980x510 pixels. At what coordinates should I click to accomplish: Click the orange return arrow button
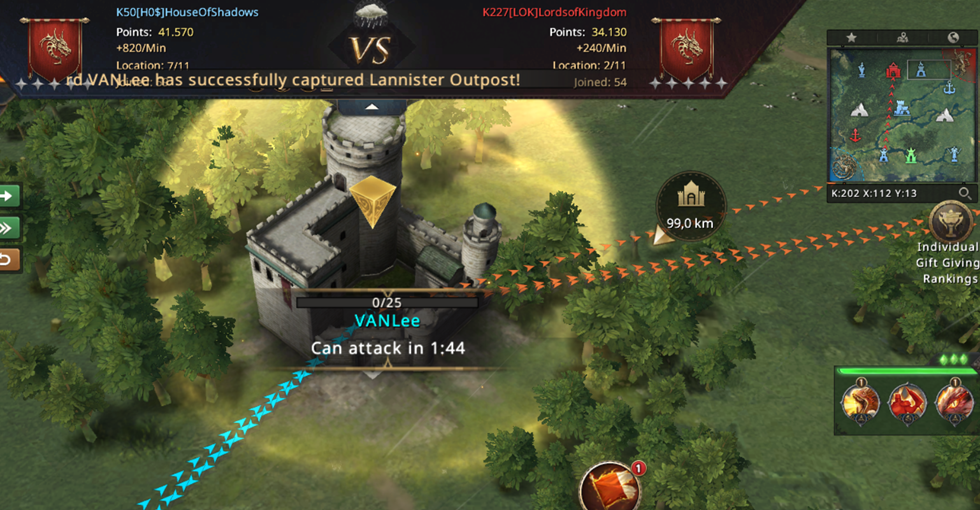point(8,260)
